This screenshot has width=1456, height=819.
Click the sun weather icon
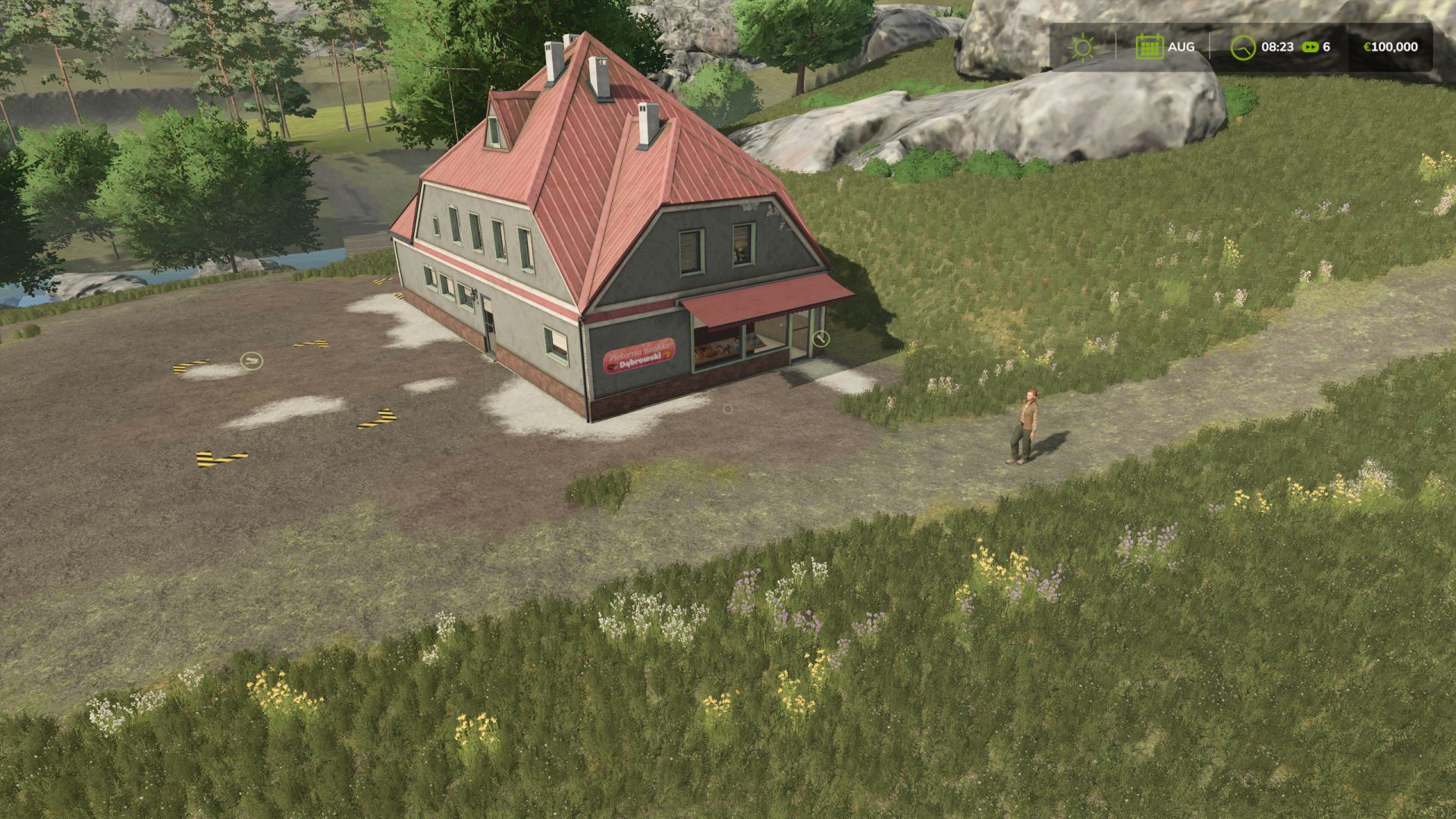[1082, 47]
